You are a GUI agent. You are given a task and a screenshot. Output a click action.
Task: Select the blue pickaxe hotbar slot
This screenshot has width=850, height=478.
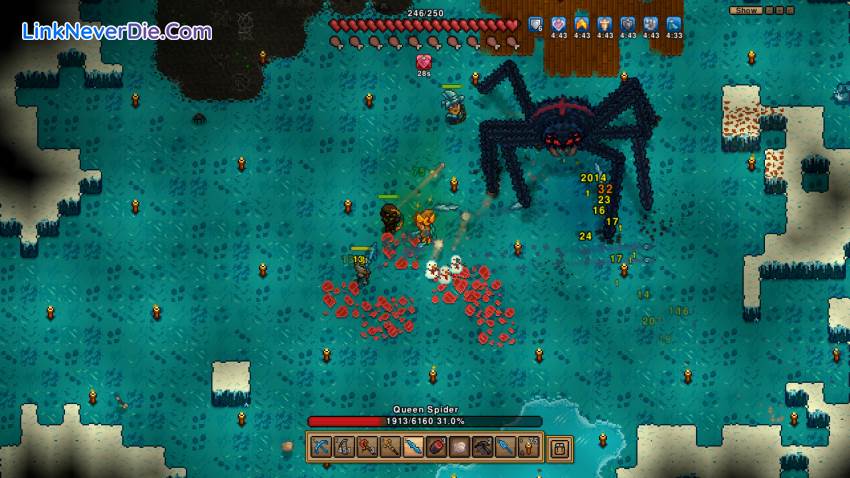[x=322, y=446]
